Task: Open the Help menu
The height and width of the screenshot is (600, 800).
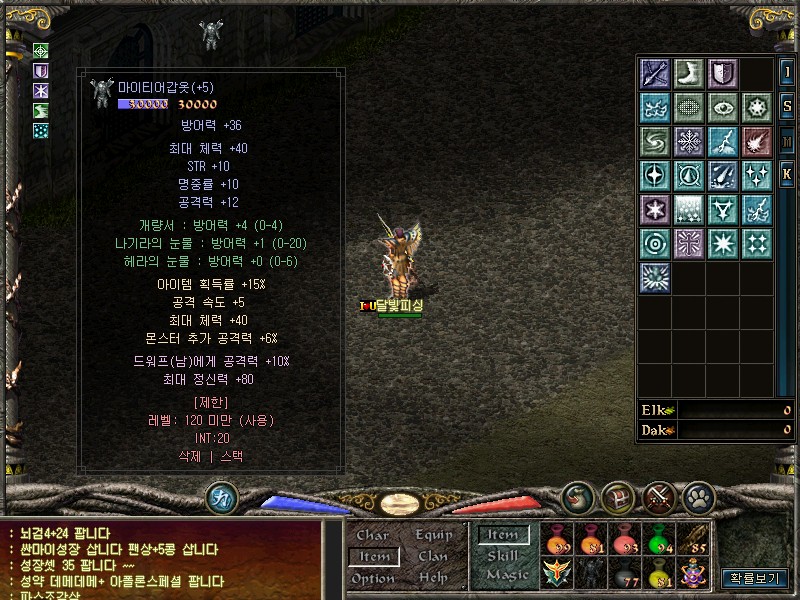Action: point(433,578)
